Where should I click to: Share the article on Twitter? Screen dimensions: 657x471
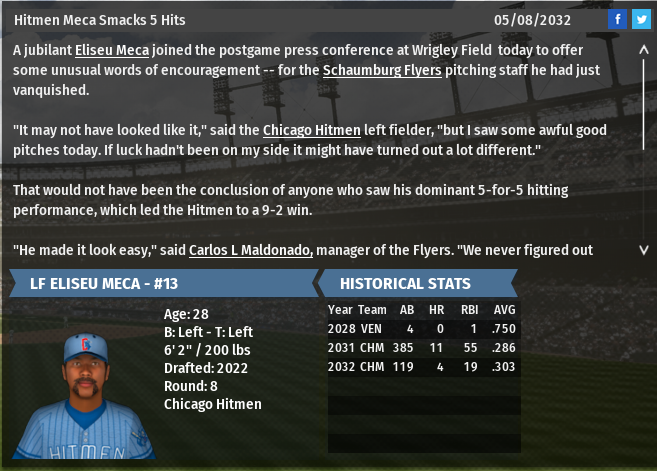[x=640, y=20]
